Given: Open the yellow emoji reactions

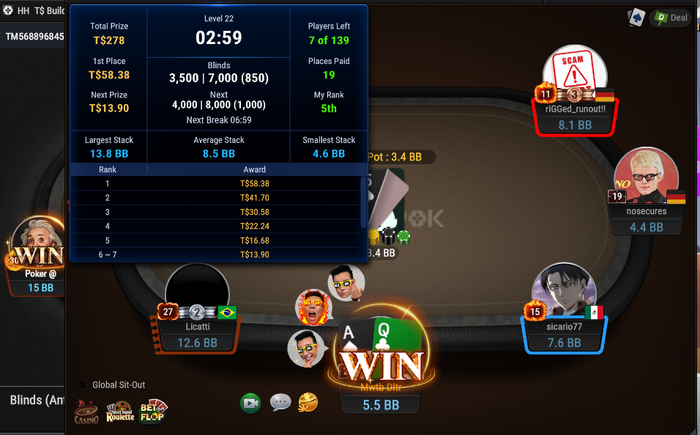Looking at the screenshot, I should tap(308, 402).
